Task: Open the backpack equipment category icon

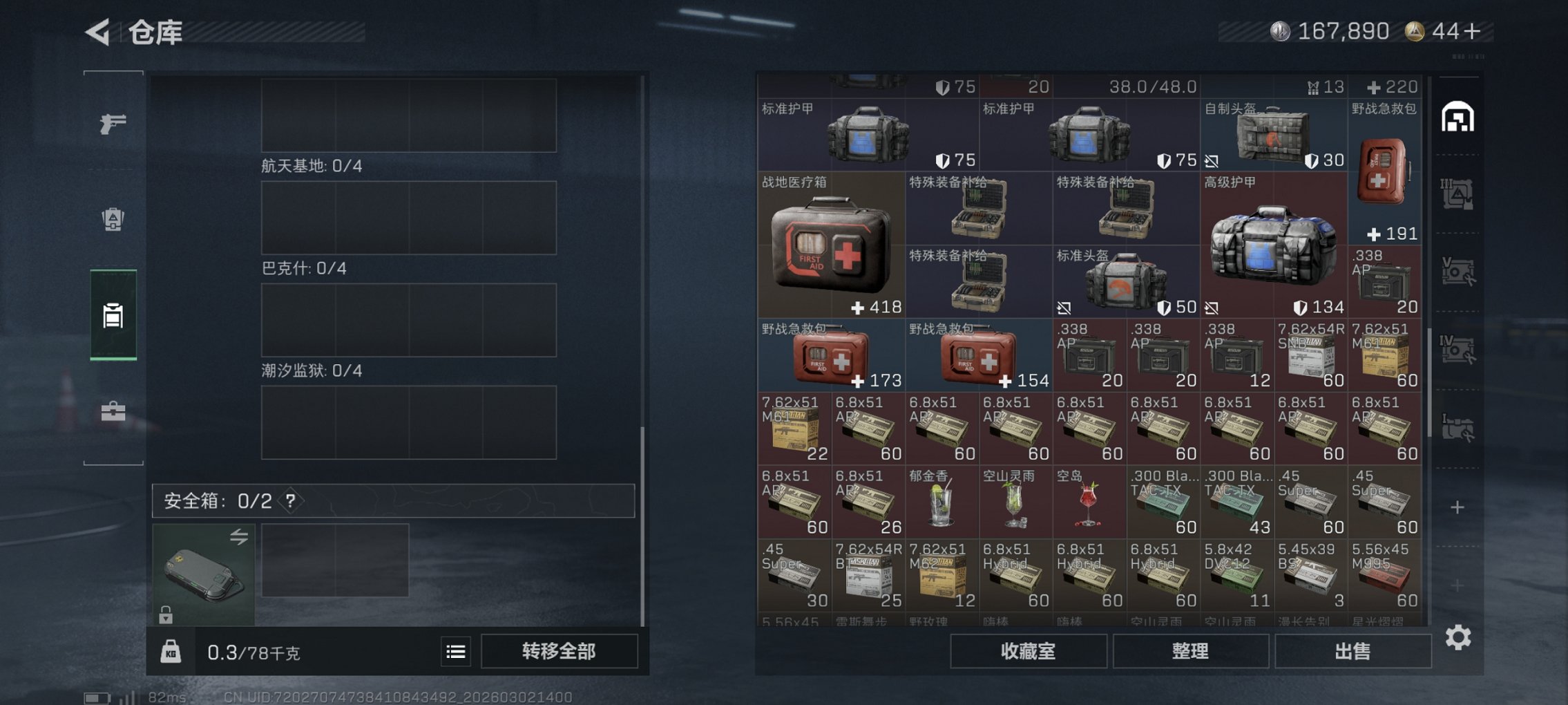Action: click(114, 218)
